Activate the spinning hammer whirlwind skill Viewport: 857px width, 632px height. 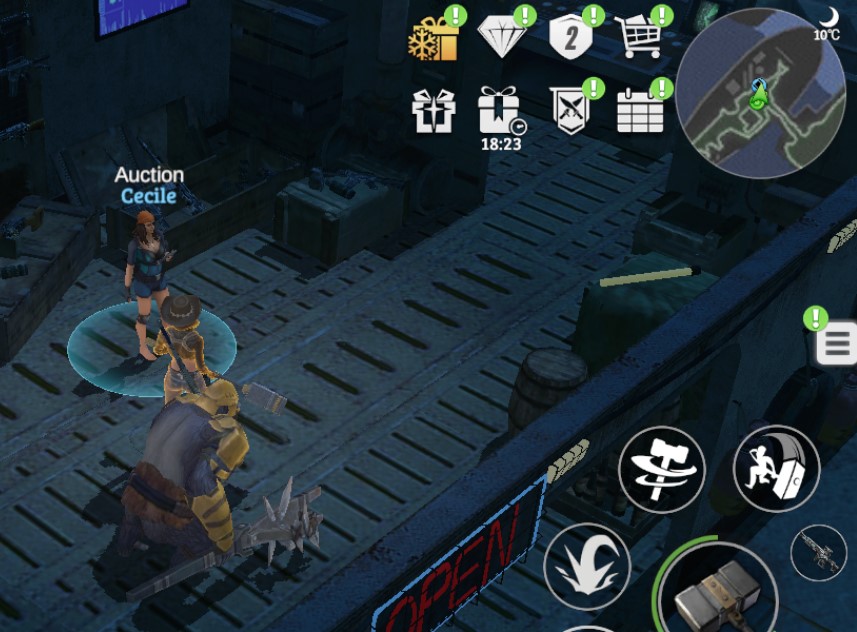pos(661,469)
